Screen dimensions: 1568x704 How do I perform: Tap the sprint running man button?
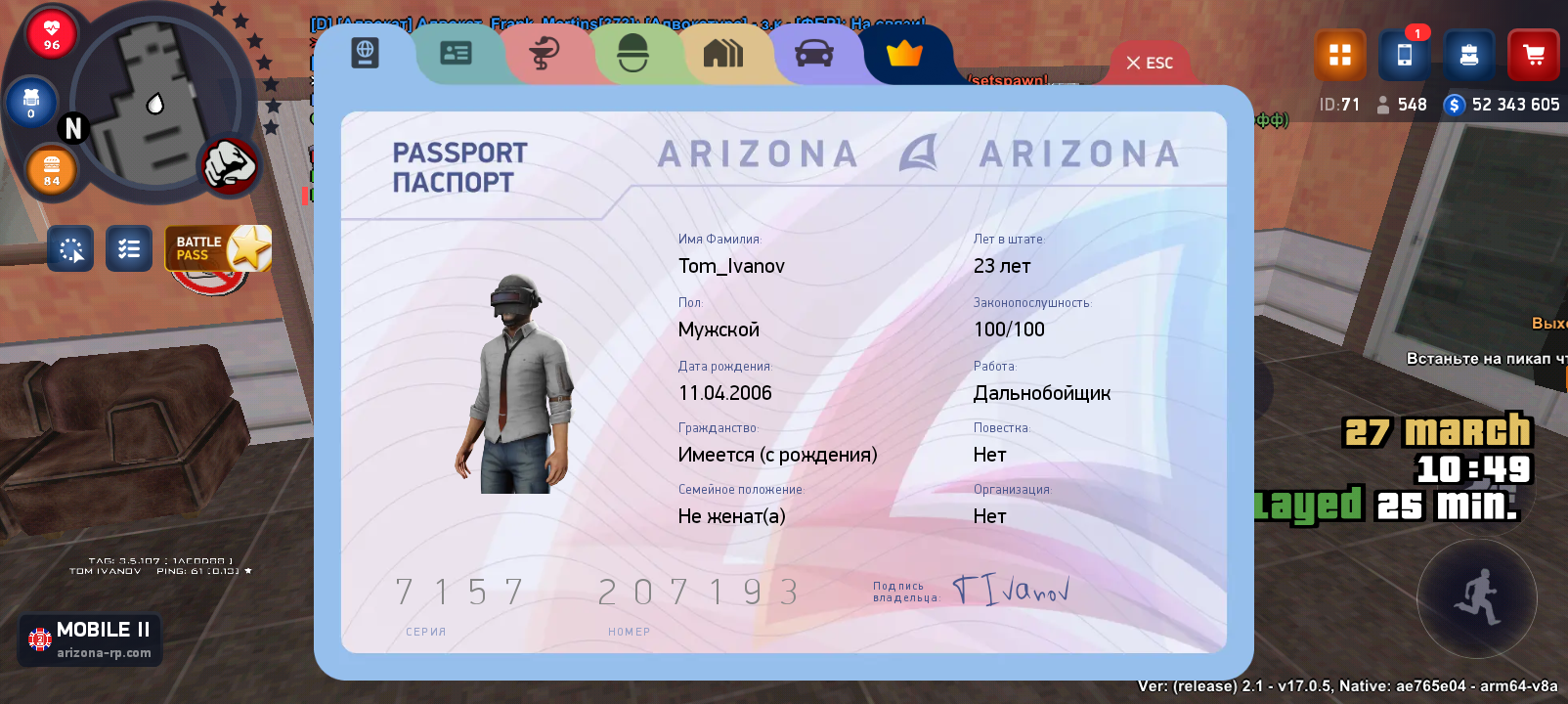click(1476, 597)
